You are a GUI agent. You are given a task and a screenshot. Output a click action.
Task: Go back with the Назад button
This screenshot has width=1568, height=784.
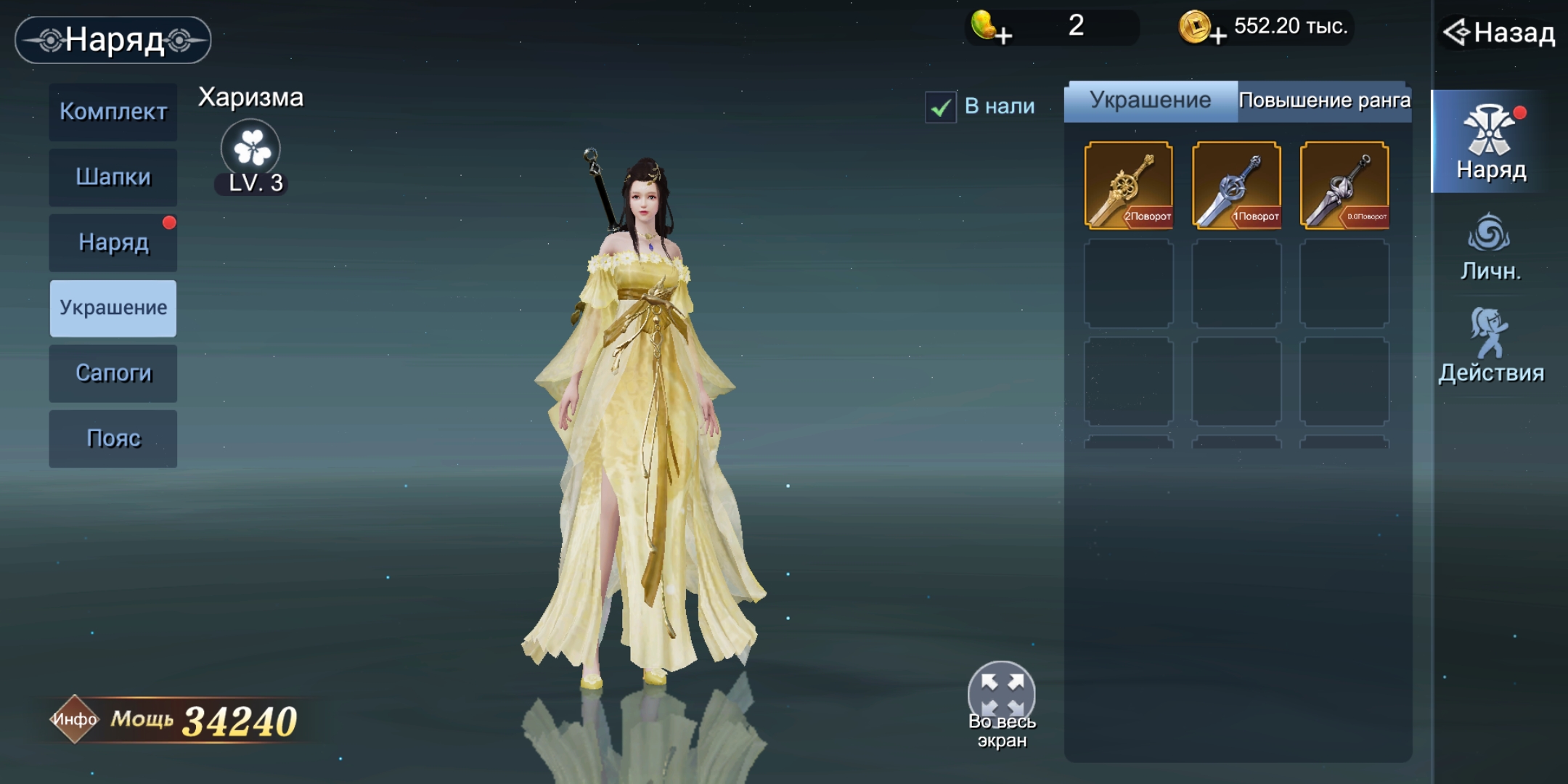[x=1500, y=33]
